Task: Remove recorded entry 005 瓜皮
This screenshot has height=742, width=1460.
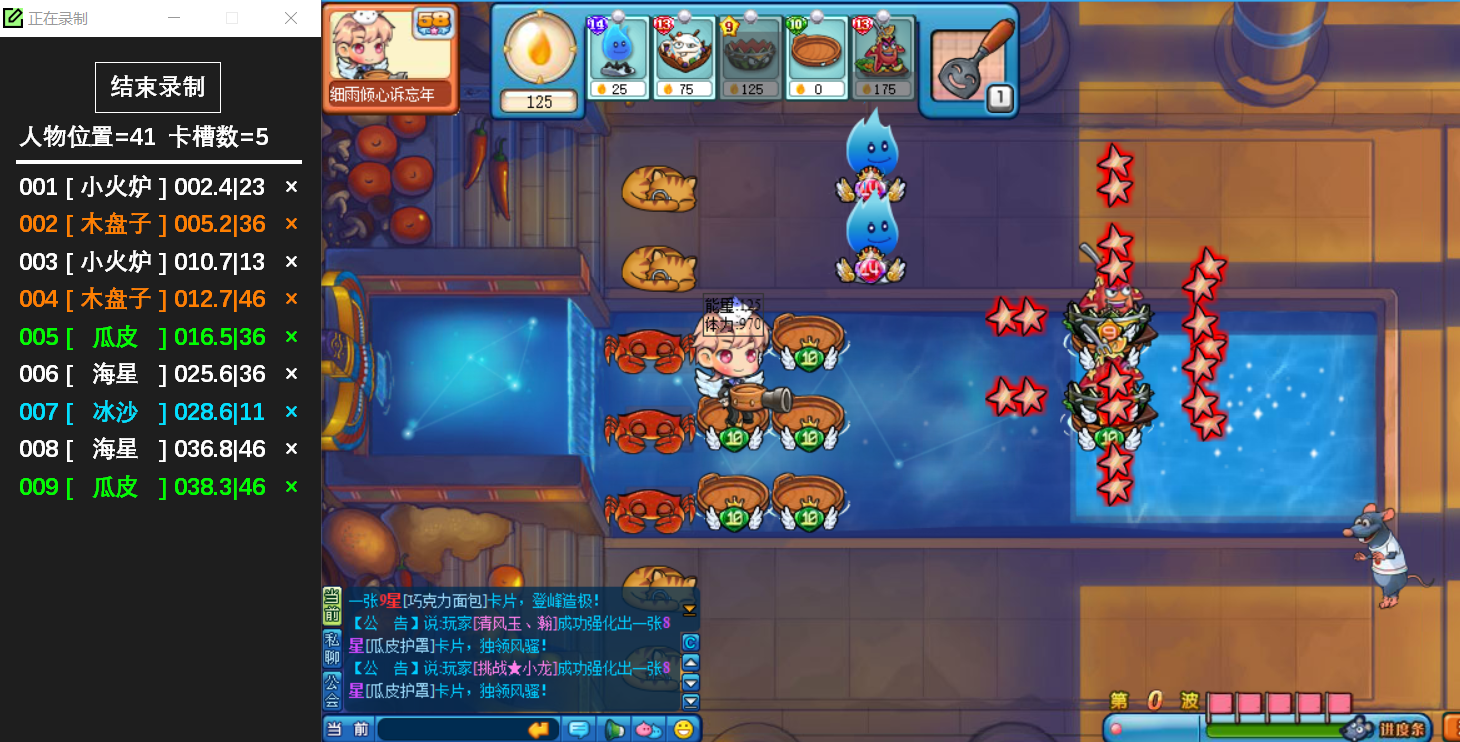Action: (291, 337)
